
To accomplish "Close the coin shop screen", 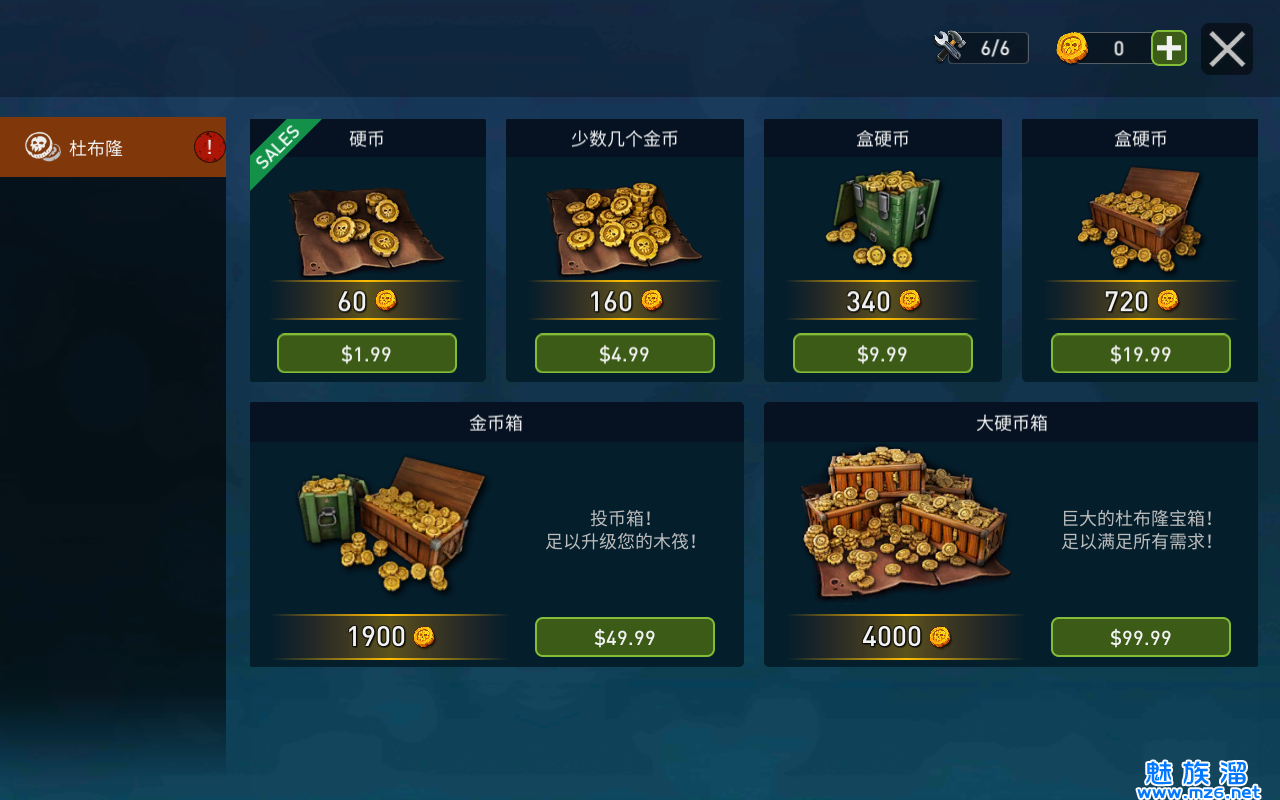I will pos(1226,49).
